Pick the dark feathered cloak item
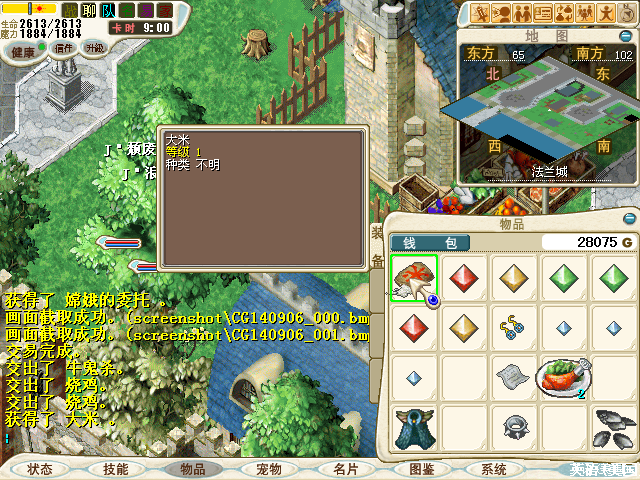The image size is (640, 480). coord(412,427)
